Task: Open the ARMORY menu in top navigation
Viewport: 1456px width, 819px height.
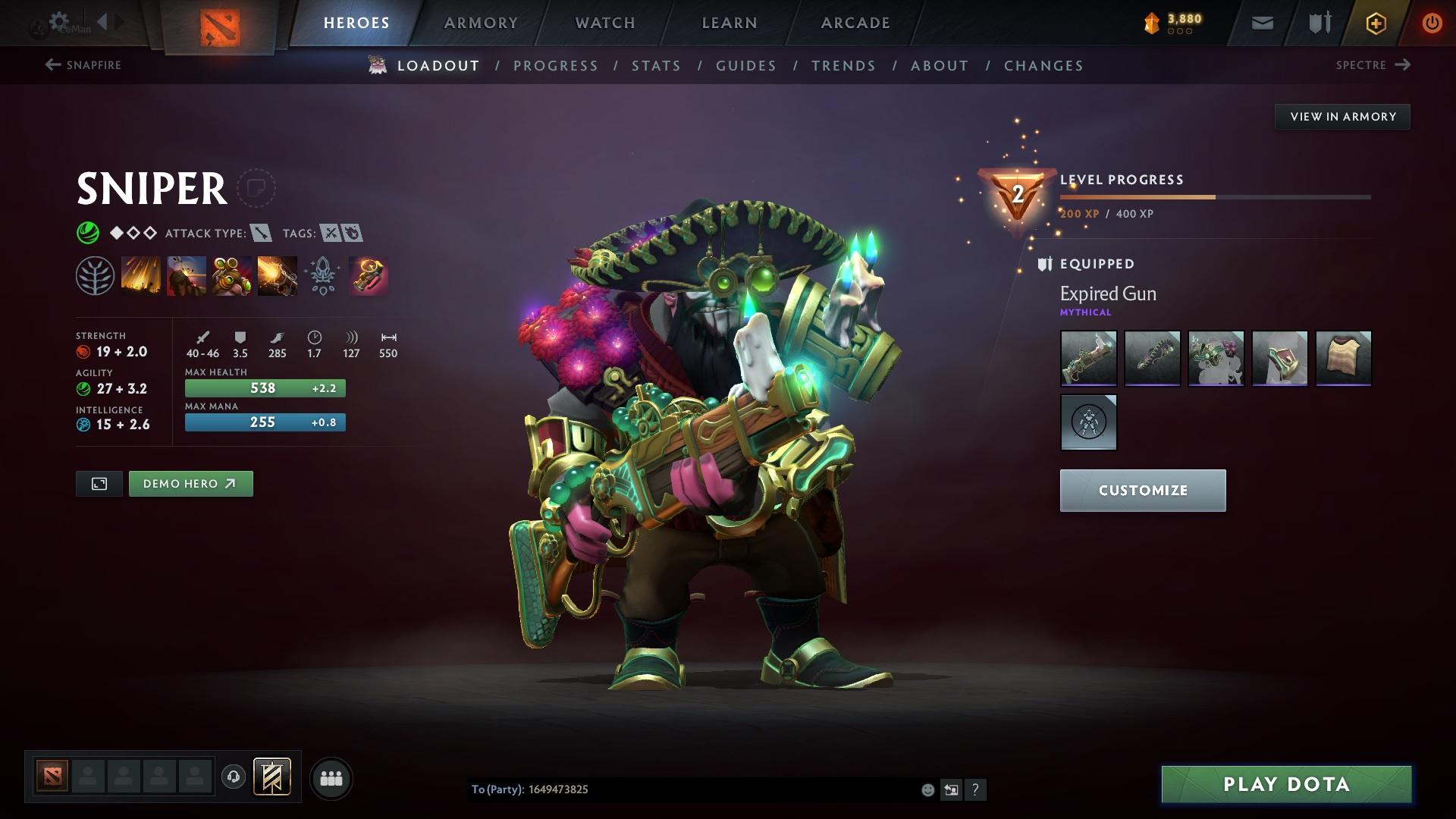Action: coord(481,22)
